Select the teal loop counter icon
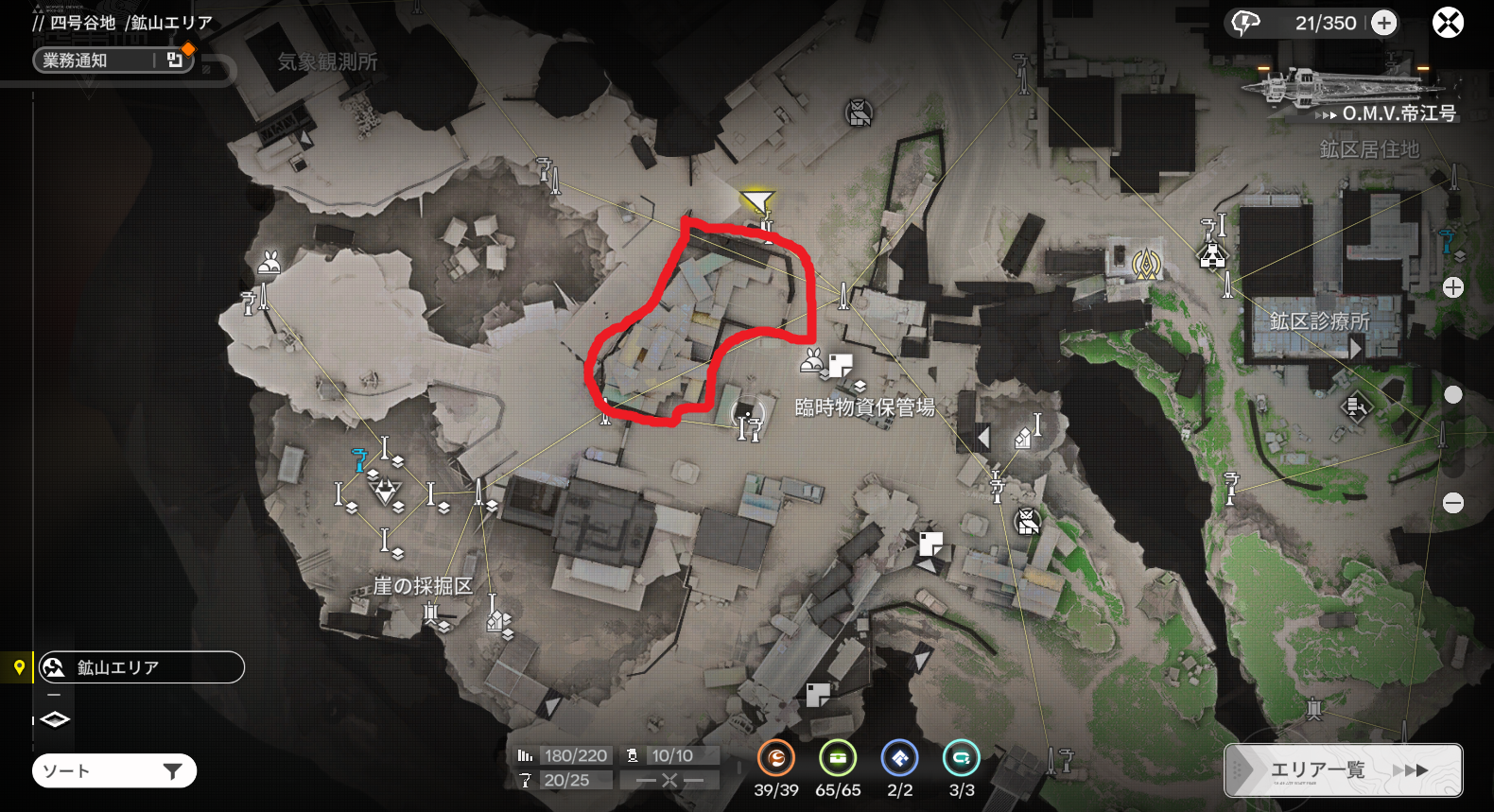Image resolution: width=1494 pixels, height=812 pixels. click(962, 758)
